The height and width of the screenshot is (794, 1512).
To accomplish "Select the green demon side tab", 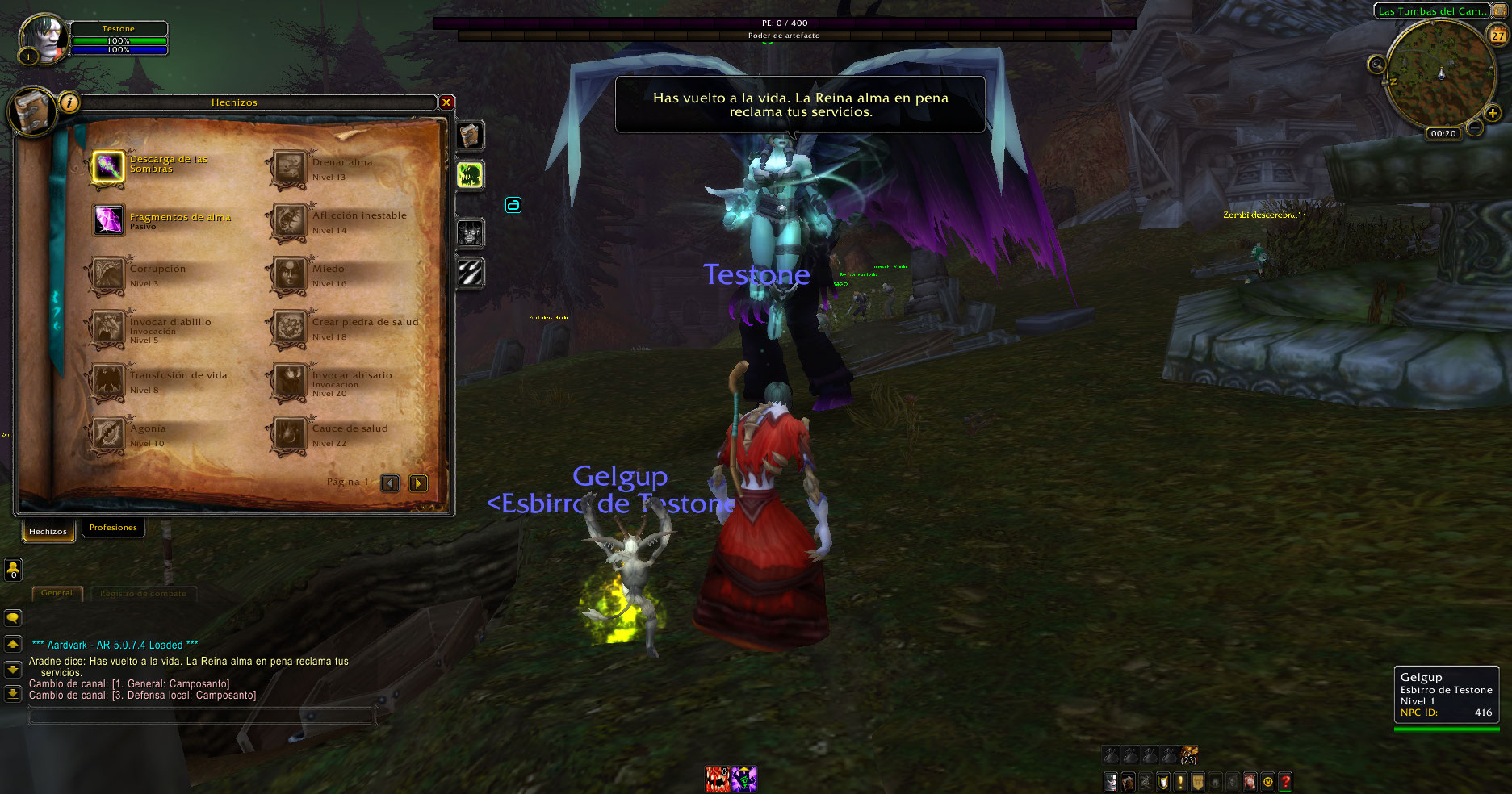I will (470, 174).
